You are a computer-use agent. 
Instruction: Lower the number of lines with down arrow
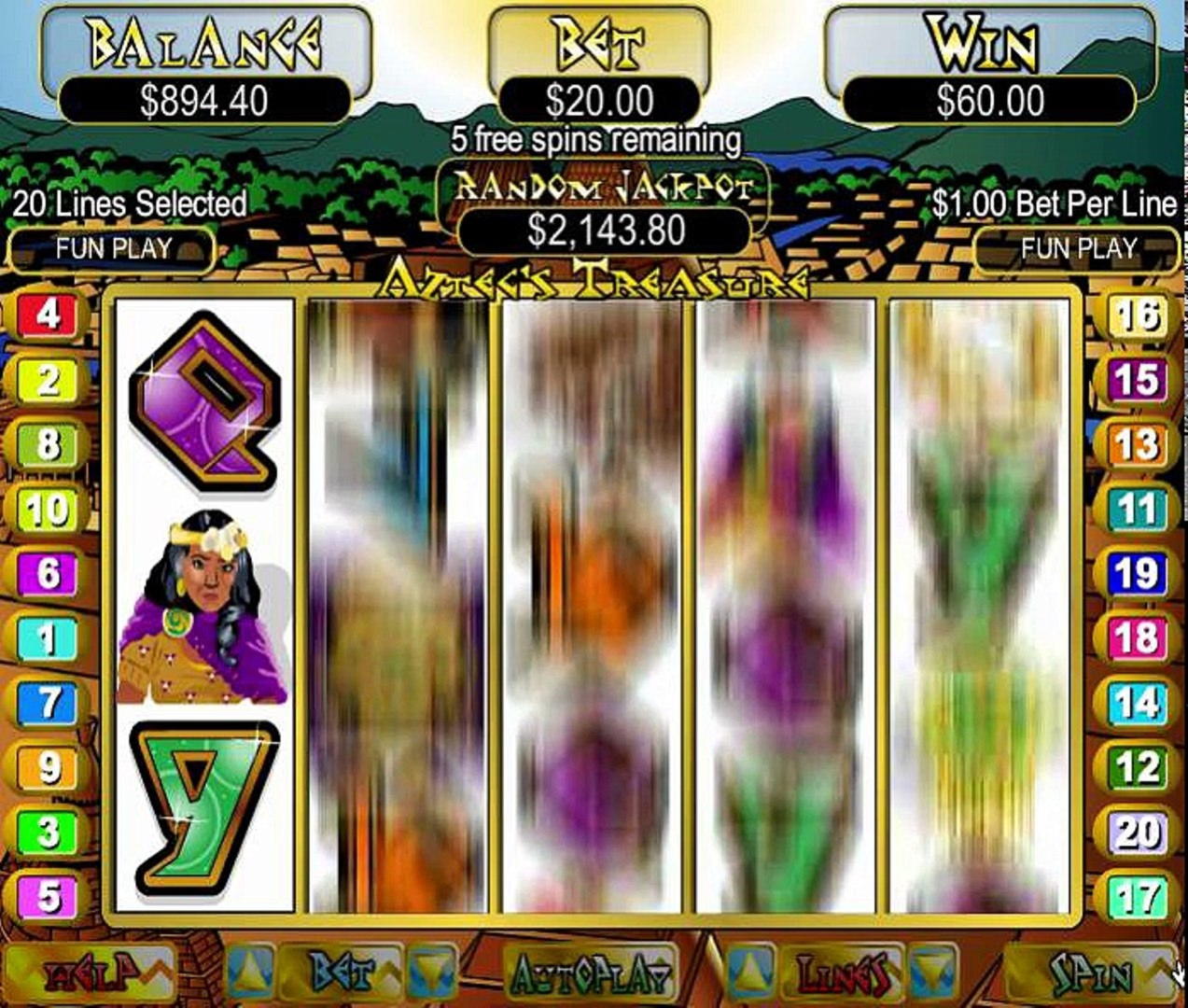point(933,973)
